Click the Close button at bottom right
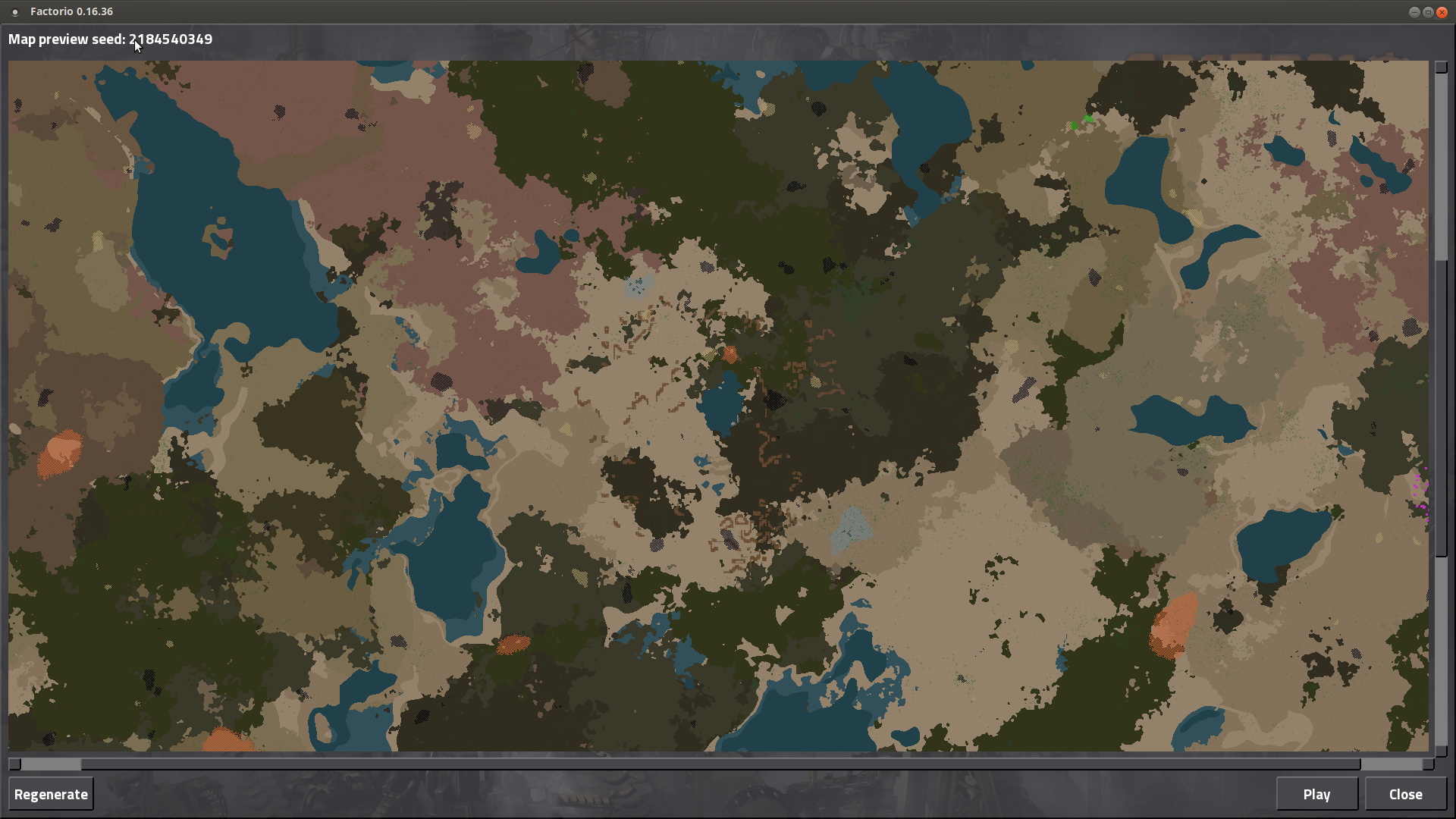Viewport: 1456px width, 819px height. pyautogui.click(x=1405, y=793)
